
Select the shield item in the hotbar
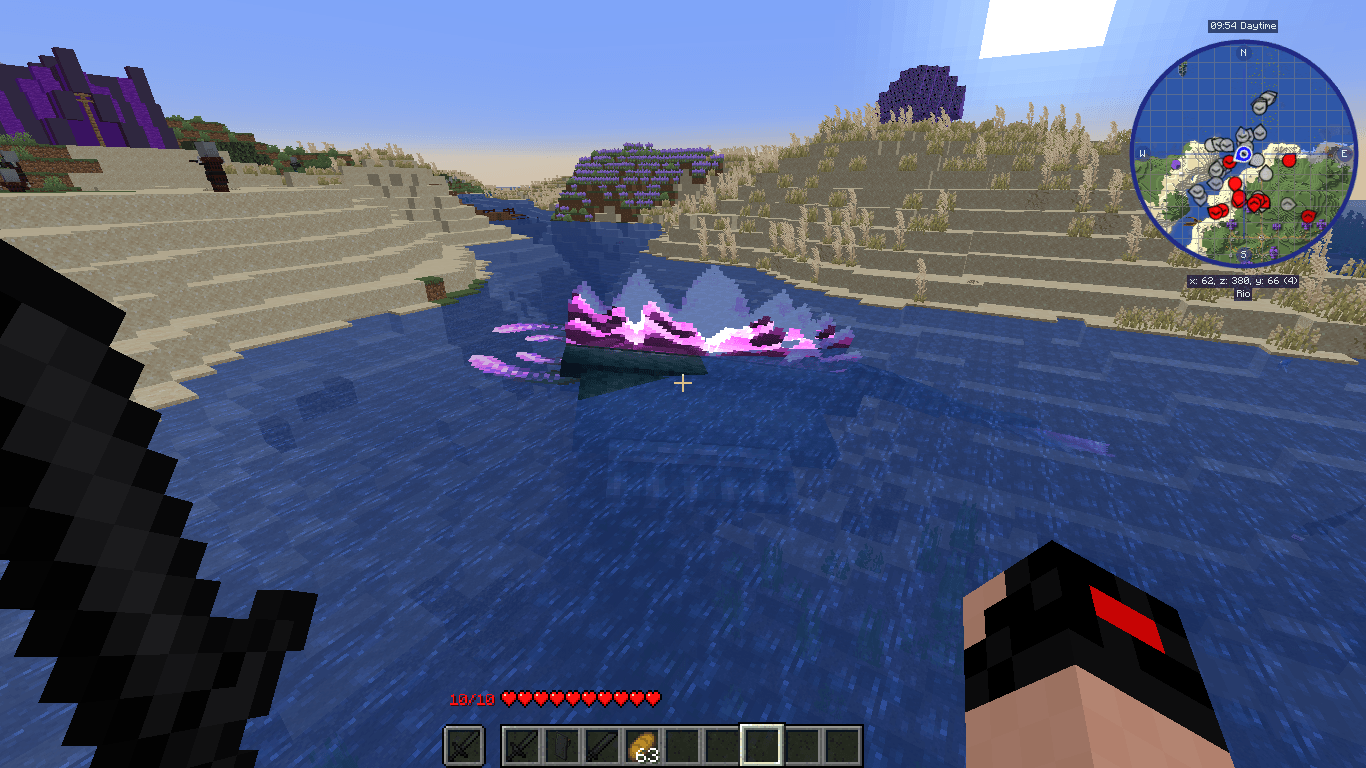561,743
